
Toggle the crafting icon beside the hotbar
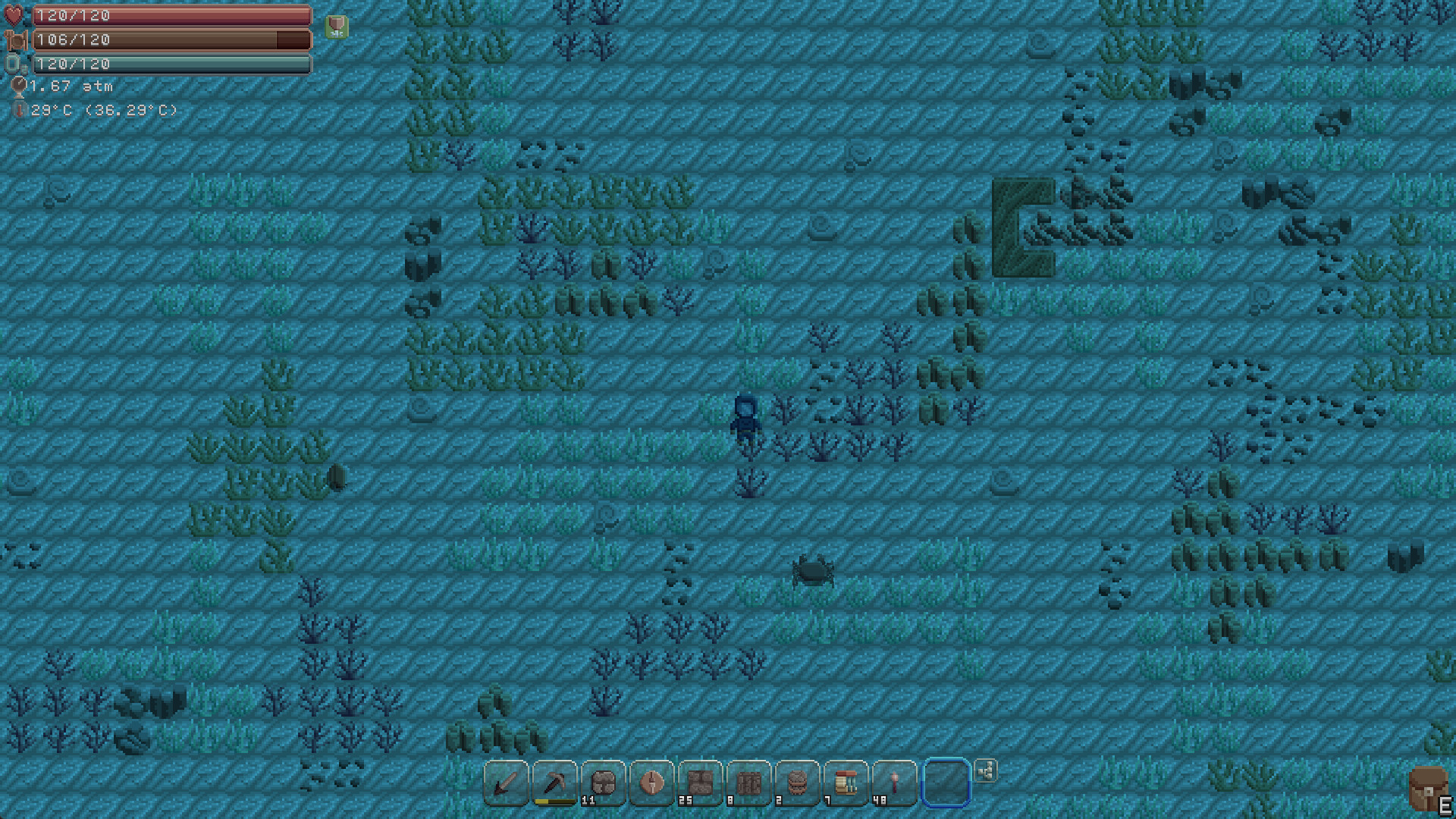coord(986,771)
